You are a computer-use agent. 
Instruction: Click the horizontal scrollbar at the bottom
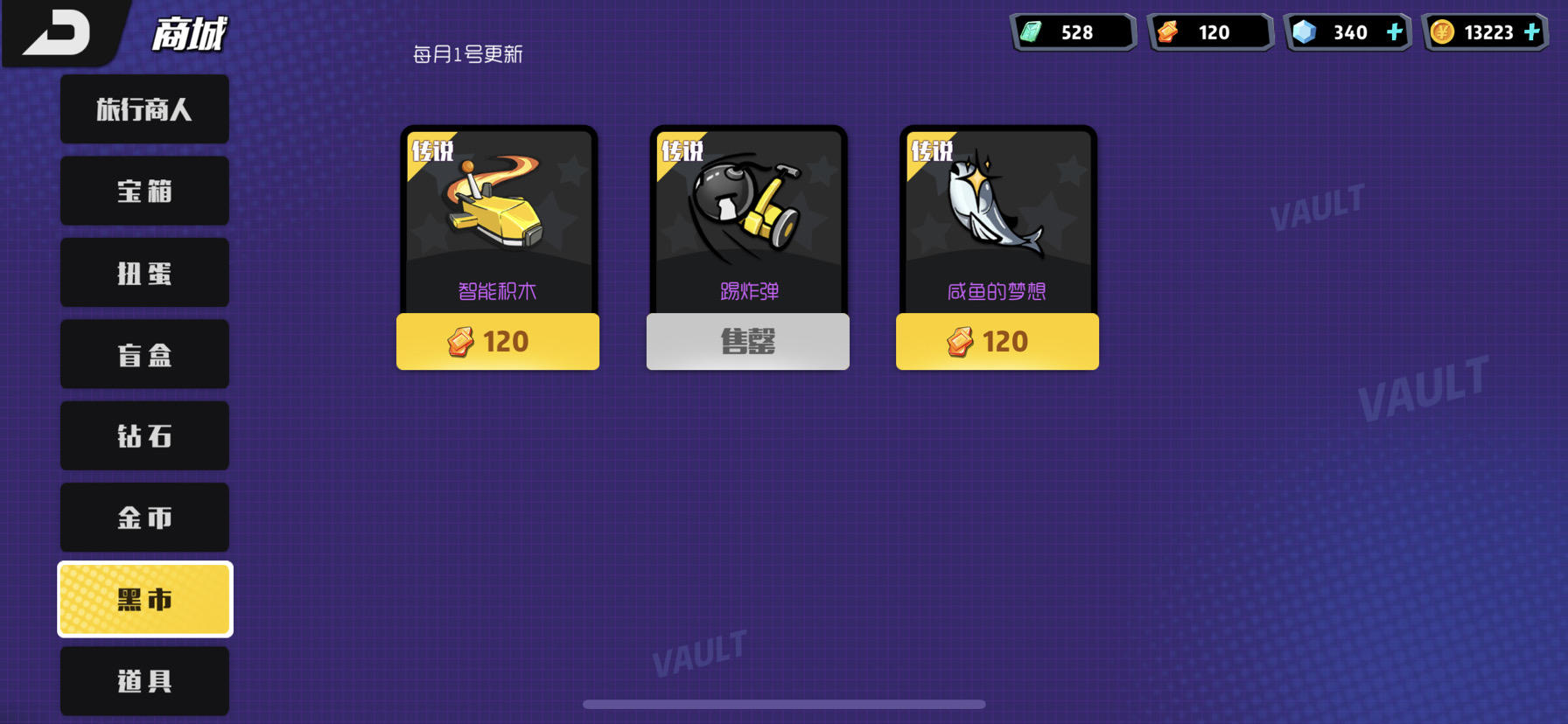(x=784, y=705)
